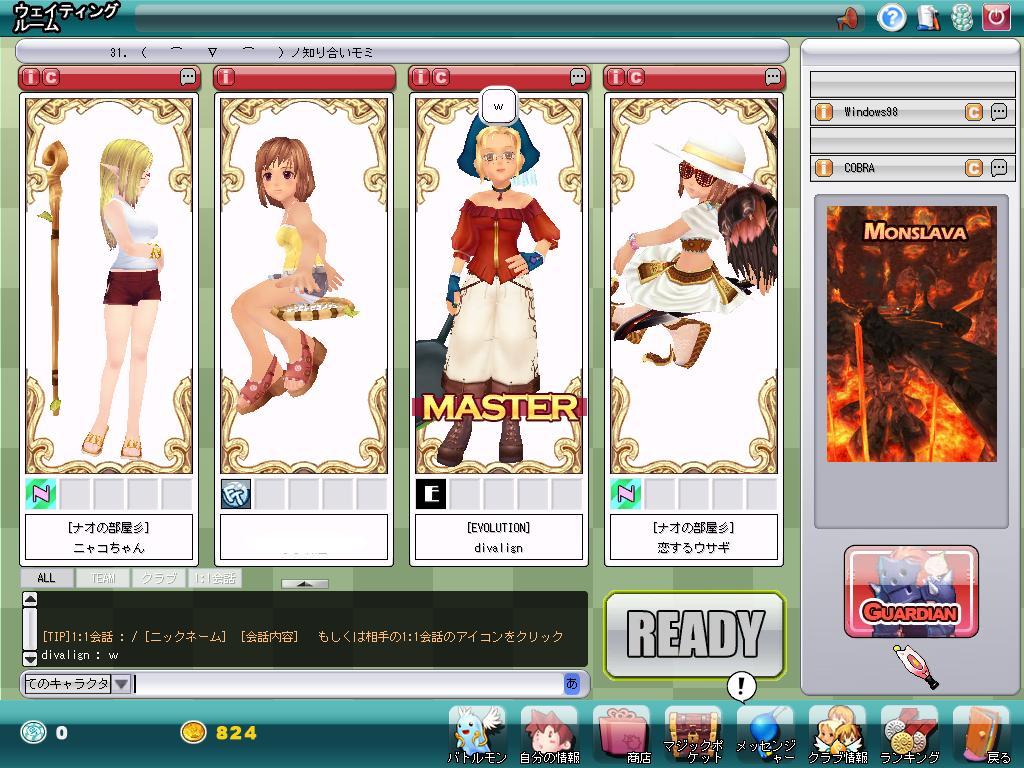Viewport: 1024px width, 768px height.
Task: Switch to the クラブ chat tab
Action: point(158,578)
